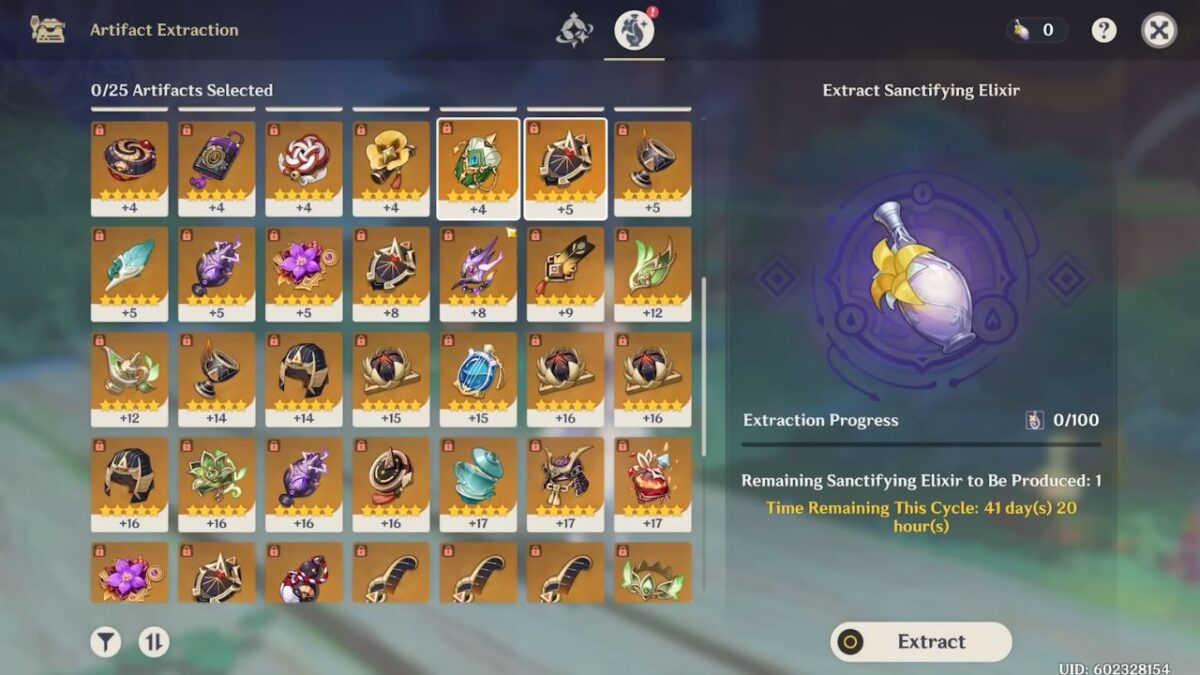Open the artifact sort order button
Screen dimensions: 1200x675
tap(153, 642)
